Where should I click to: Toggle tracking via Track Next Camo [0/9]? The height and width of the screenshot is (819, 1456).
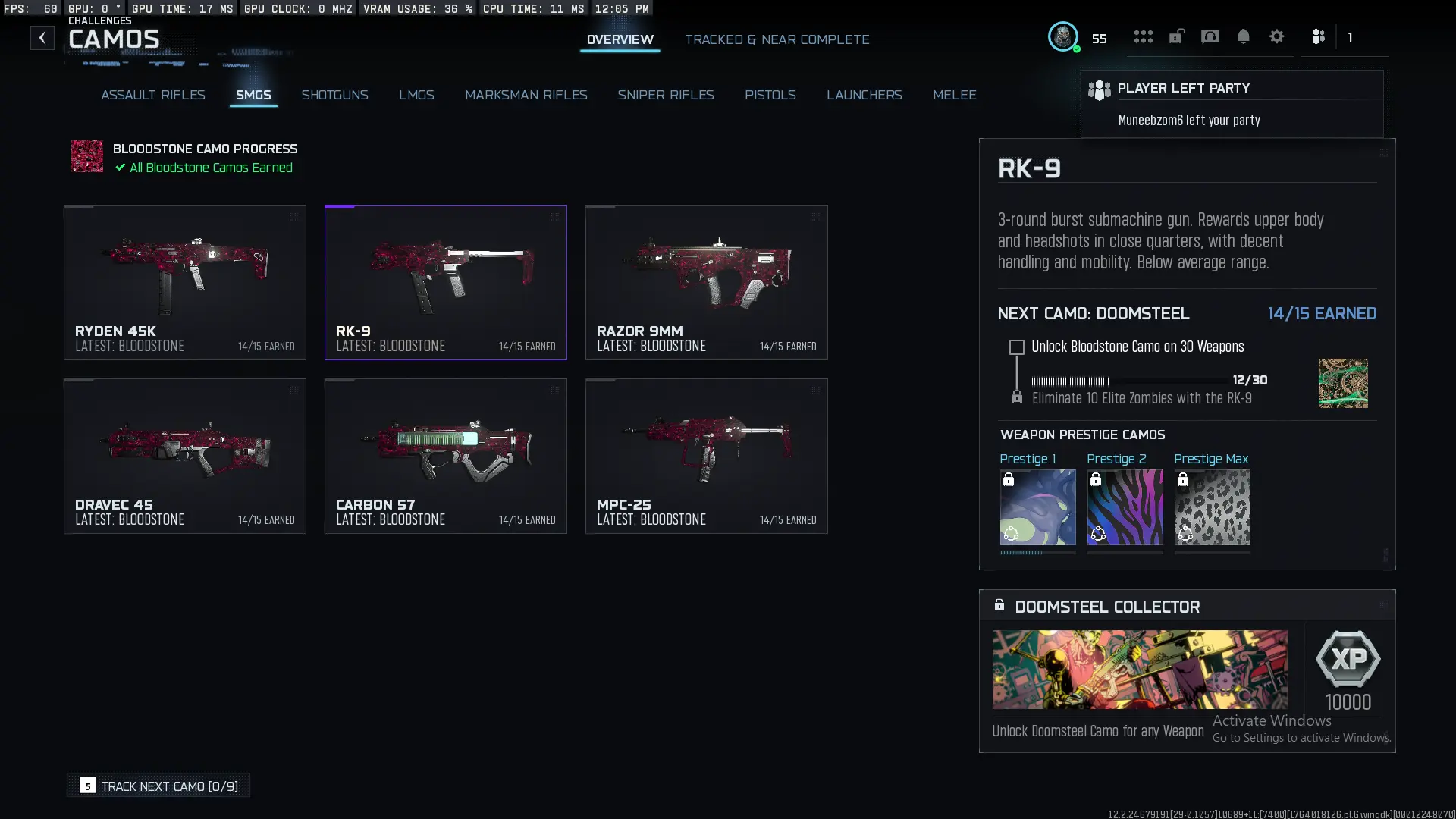tap(158, 786)
